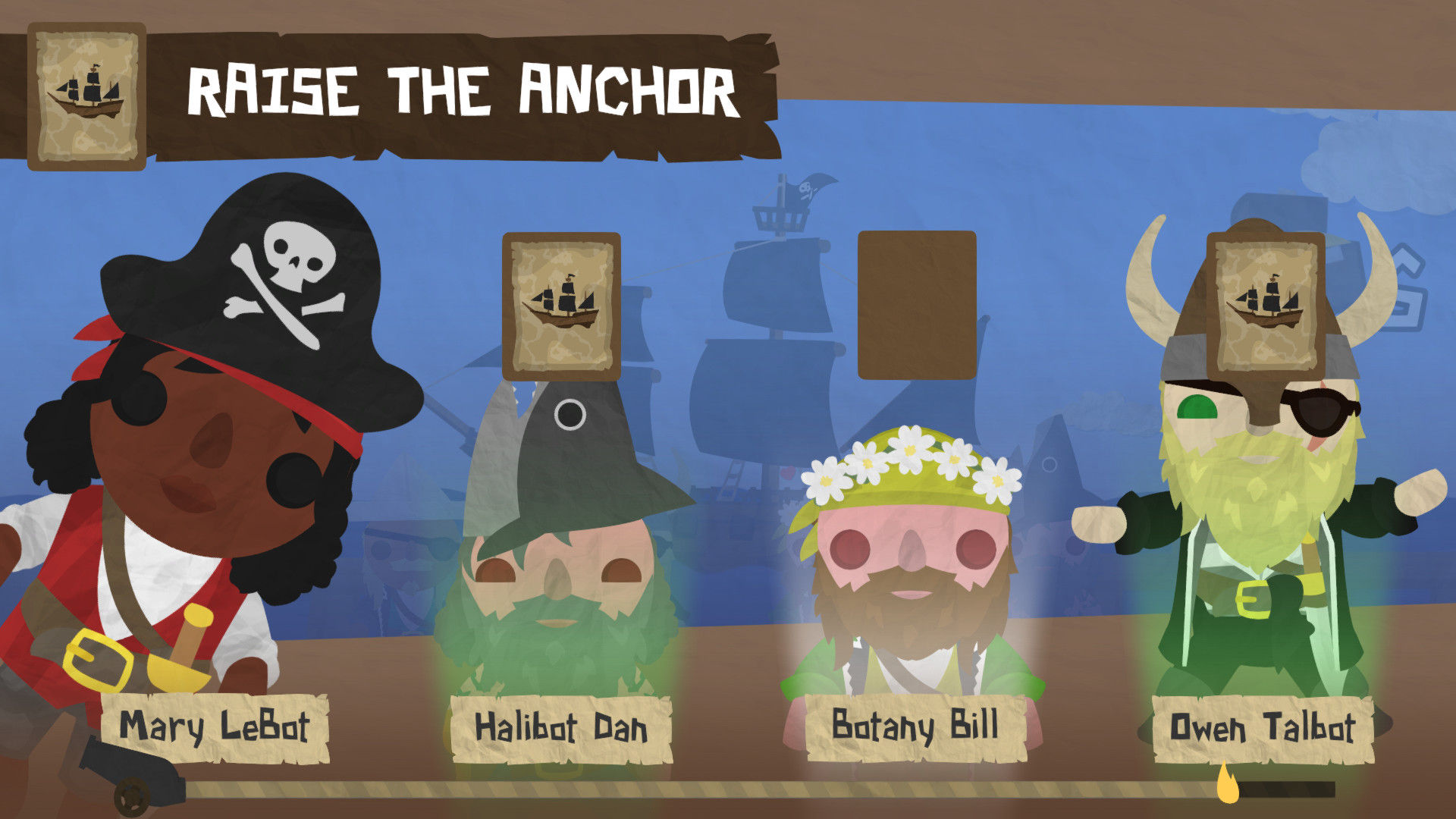Click the Halibot Dan nameplate

tap(560, 730)
